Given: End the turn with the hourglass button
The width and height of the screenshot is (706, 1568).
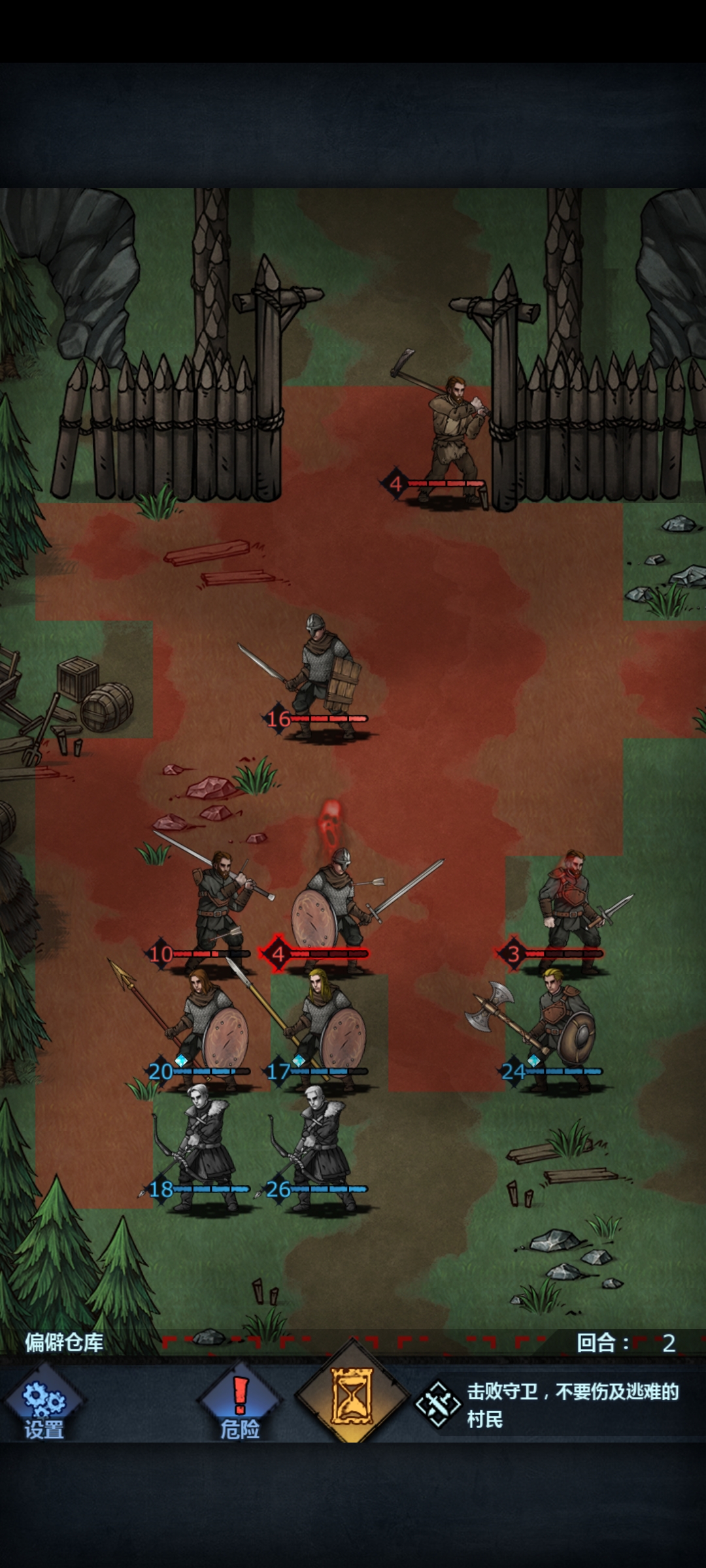Looking at the screenshot, I should click(352, 1396).
